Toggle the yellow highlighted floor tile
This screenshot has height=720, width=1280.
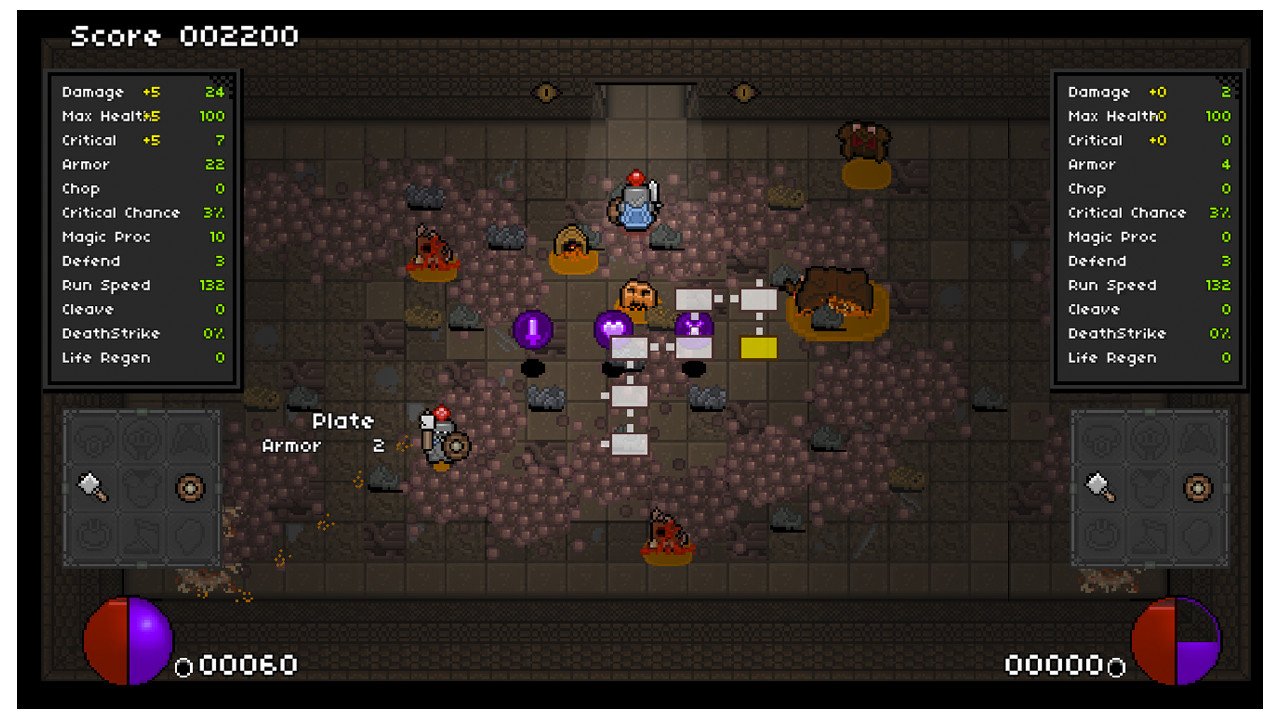pyautogui.click(x=756, y=347)
